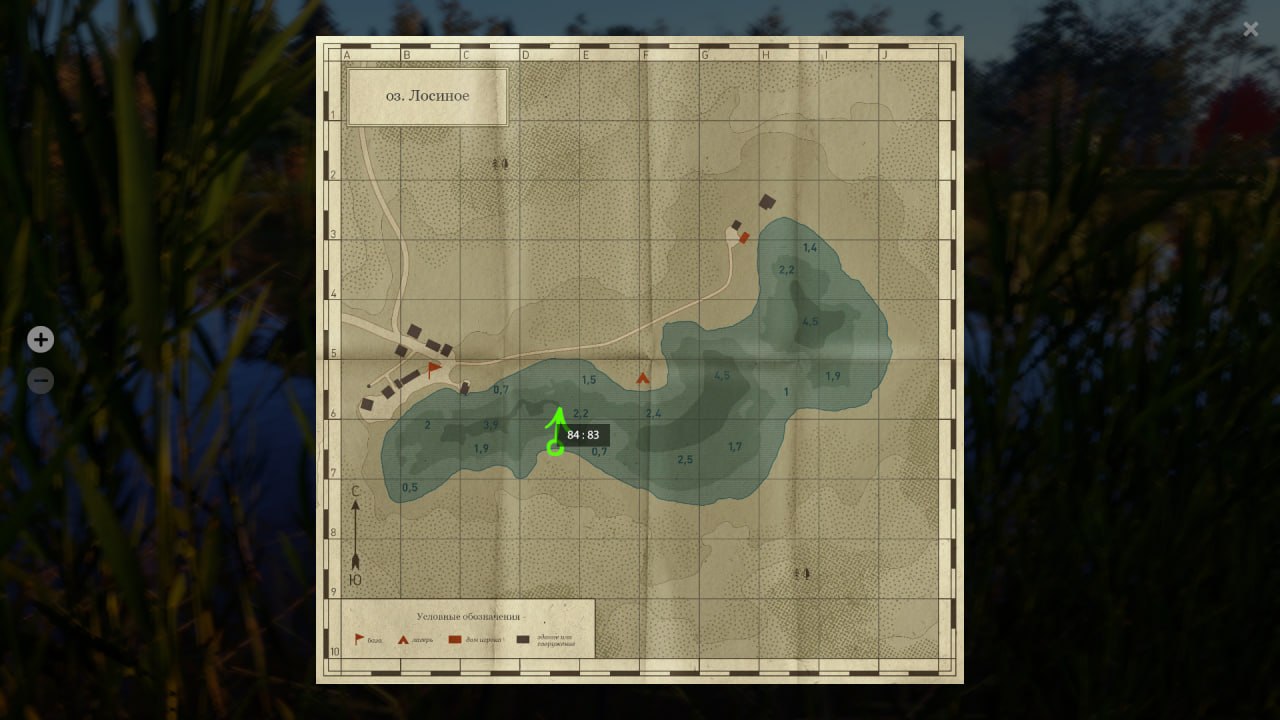This screenshot has height=720, width=1280.
Task: Select the deepest 4,5 depth zone of the lake
Action: [809, 322]
